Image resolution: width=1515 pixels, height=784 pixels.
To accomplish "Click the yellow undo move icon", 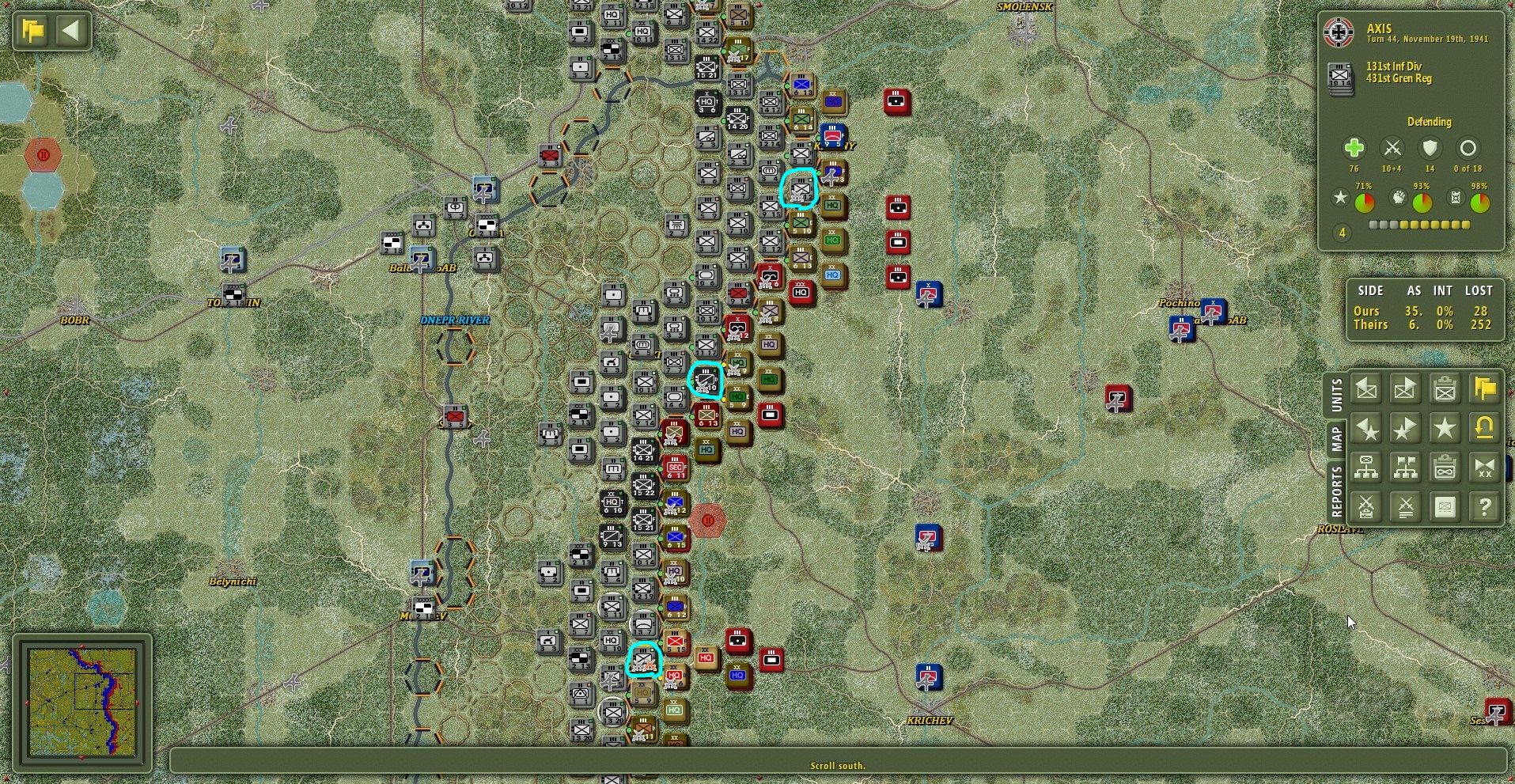I will click(1484, 429).
